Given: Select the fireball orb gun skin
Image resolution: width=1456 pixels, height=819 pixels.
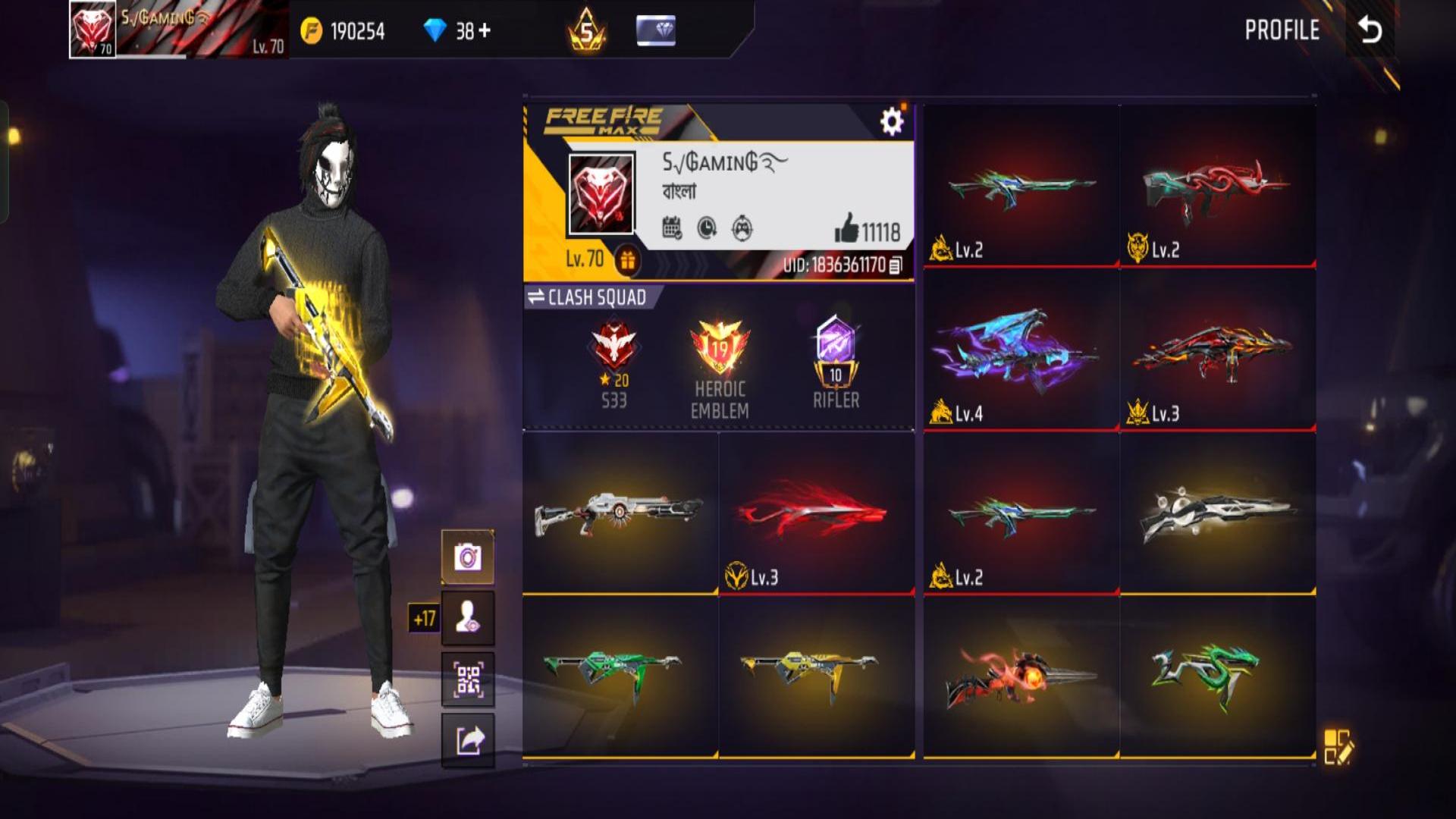Looking at the screenshot, I should pos(1021,675).
